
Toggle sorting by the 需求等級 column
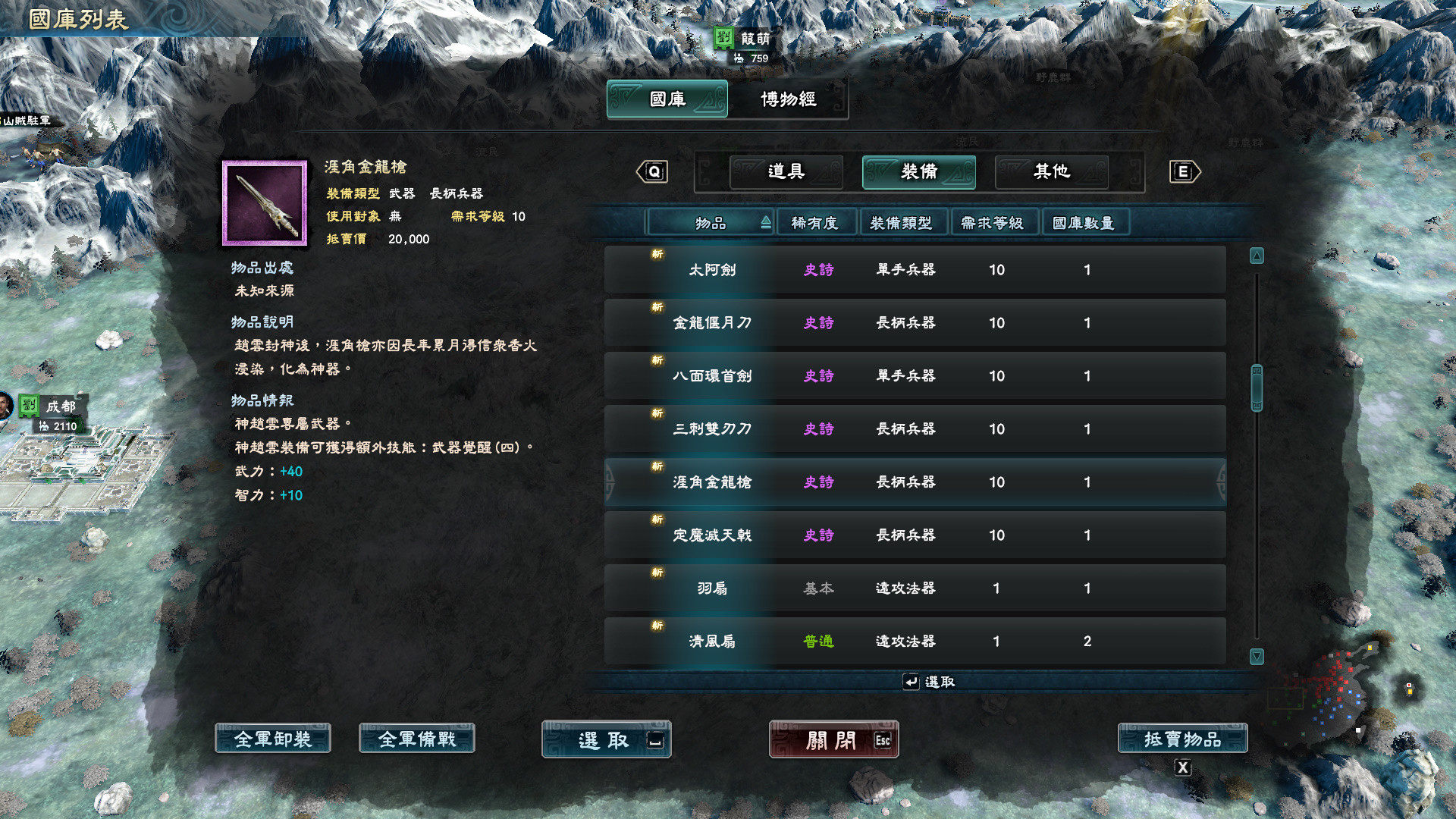[x=995, y=221]
